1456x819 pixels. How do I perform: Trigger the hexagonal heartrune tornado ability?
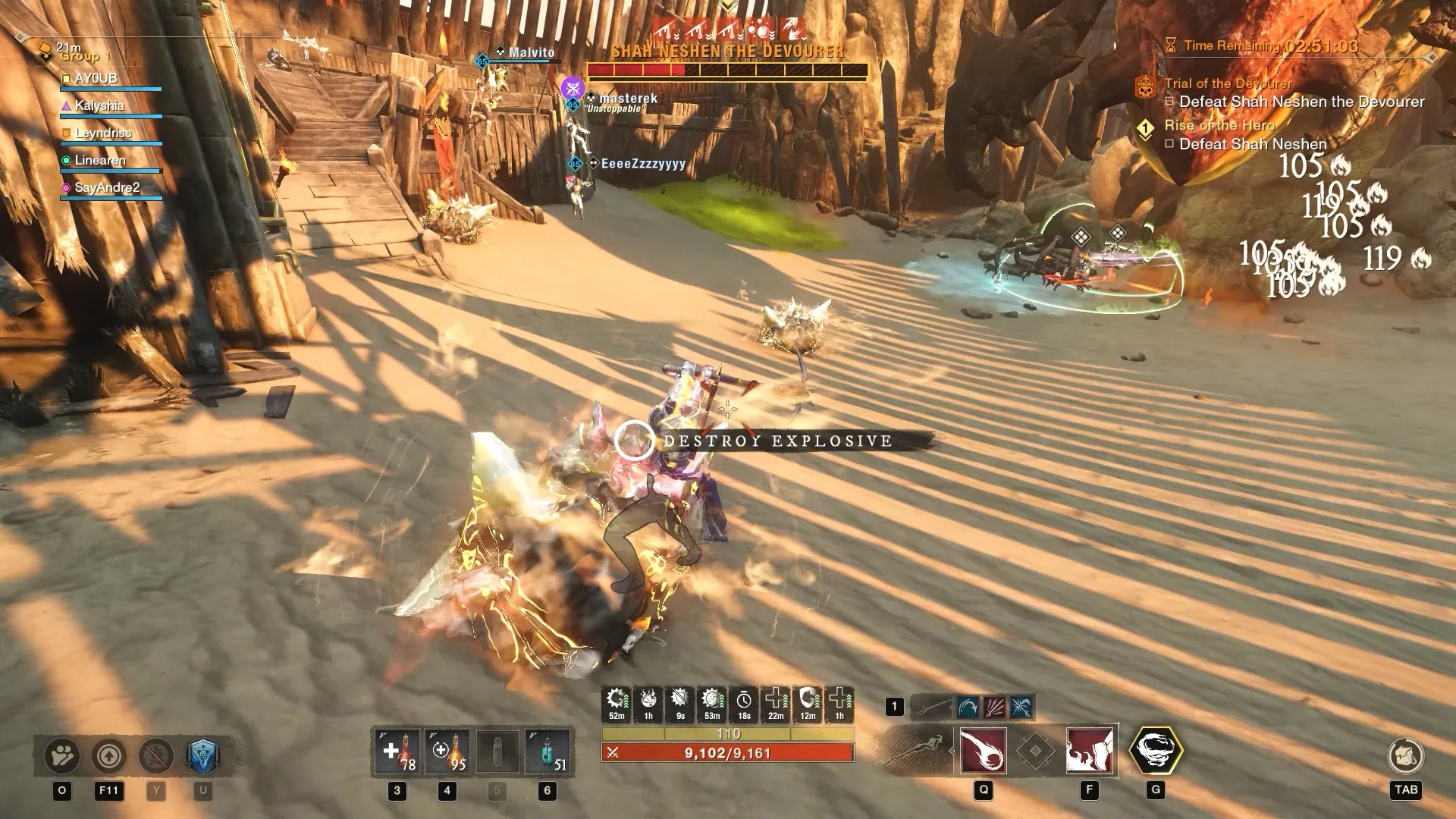[1156, 750]
